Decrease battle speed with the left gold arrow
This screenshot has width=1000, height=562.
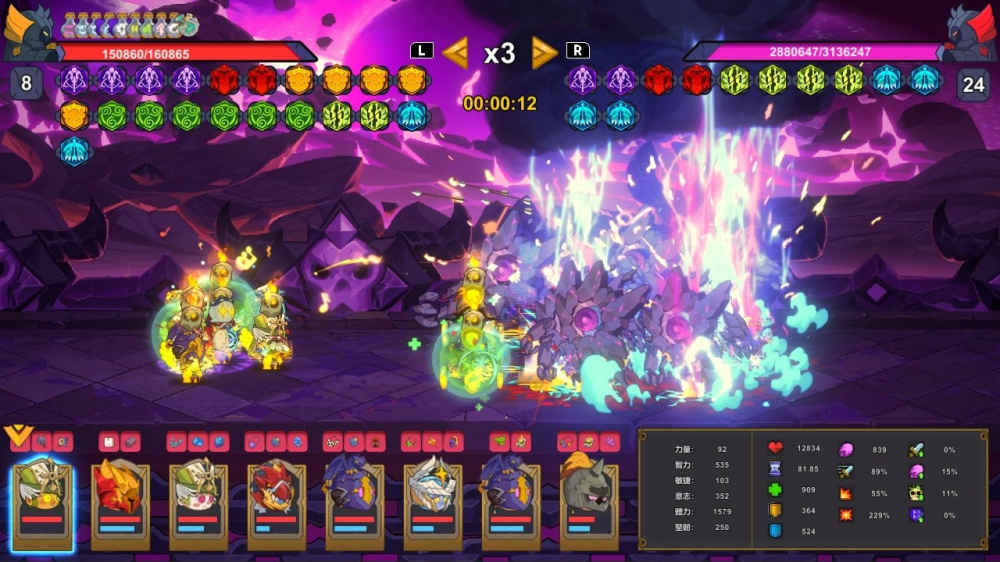click(456, 52)
